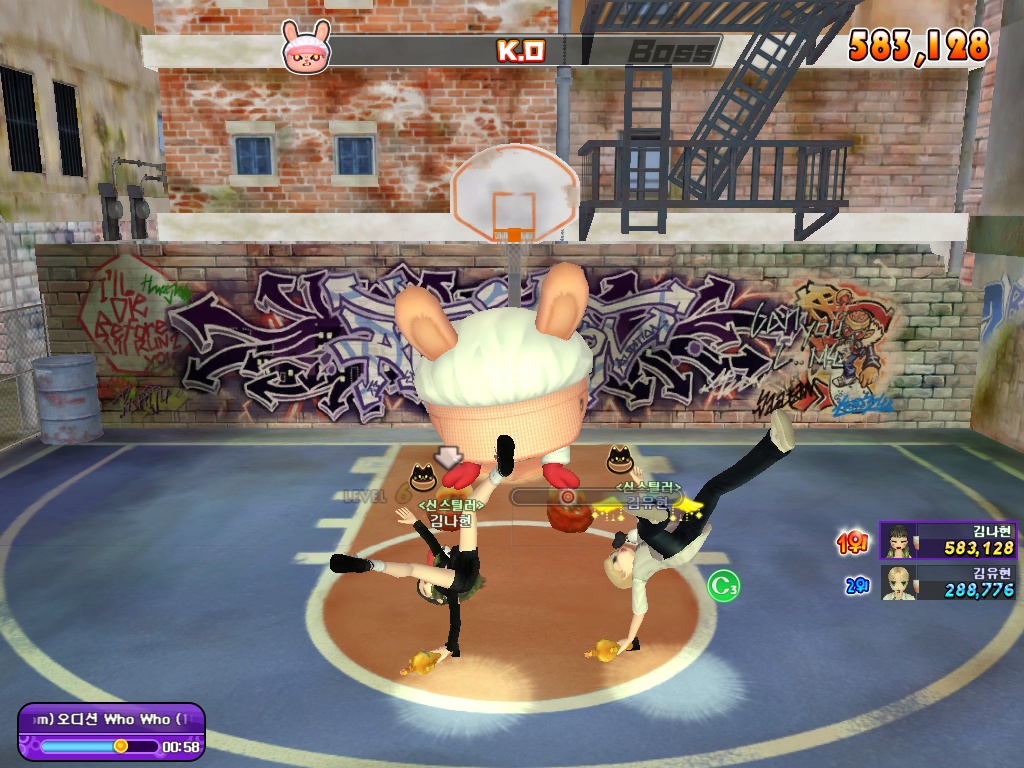Select 김나현's first-place ranking row
This screenshot has height=768, width=1024.
tap(948, 540)
